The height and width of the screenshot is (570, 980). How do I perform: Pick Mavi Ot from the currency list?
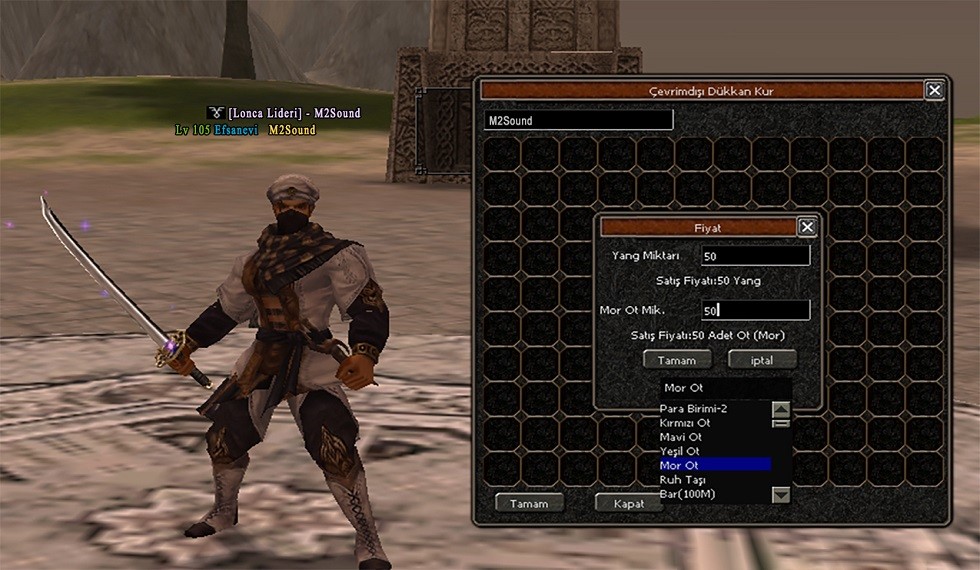681,437
